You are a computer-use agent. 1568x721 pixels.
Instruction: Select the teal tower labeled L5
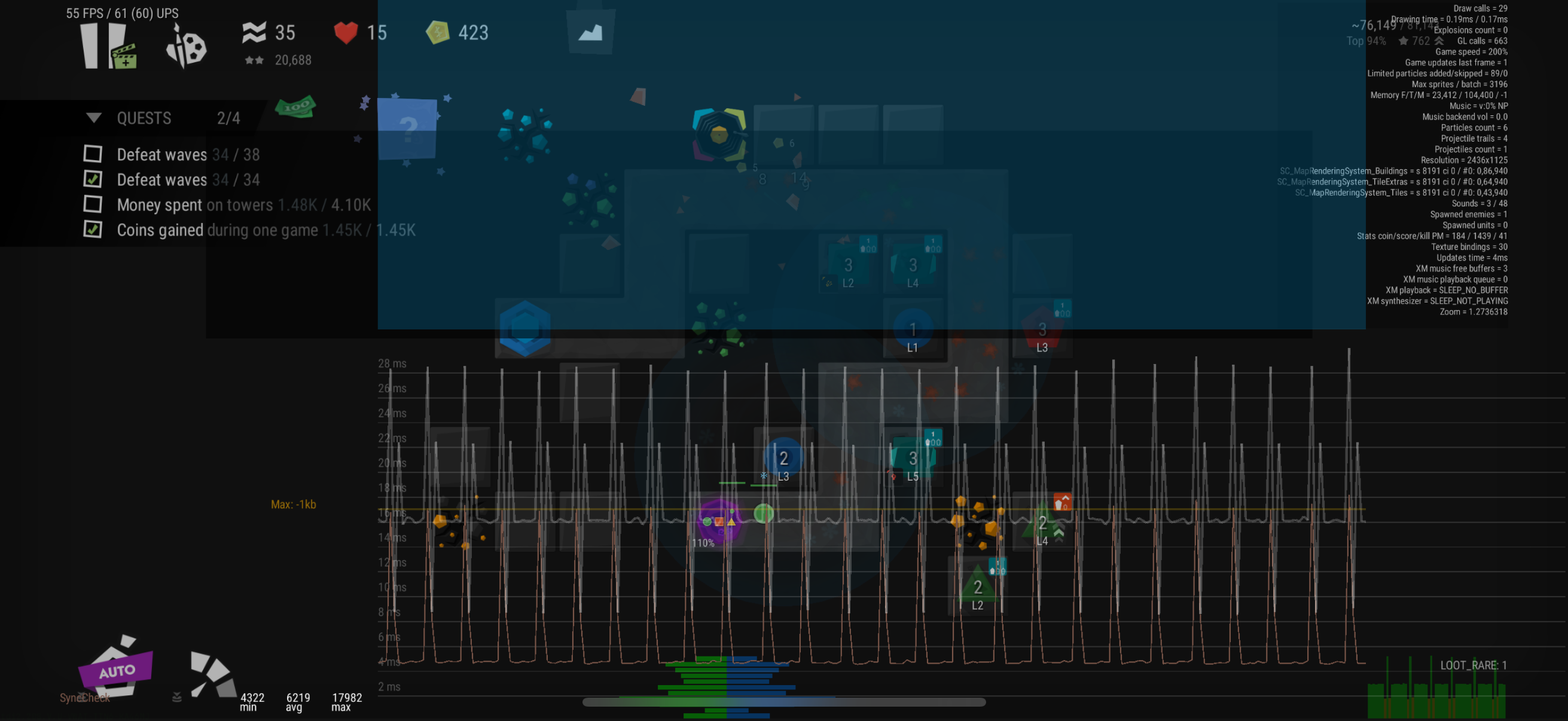[x=912, y=459]
